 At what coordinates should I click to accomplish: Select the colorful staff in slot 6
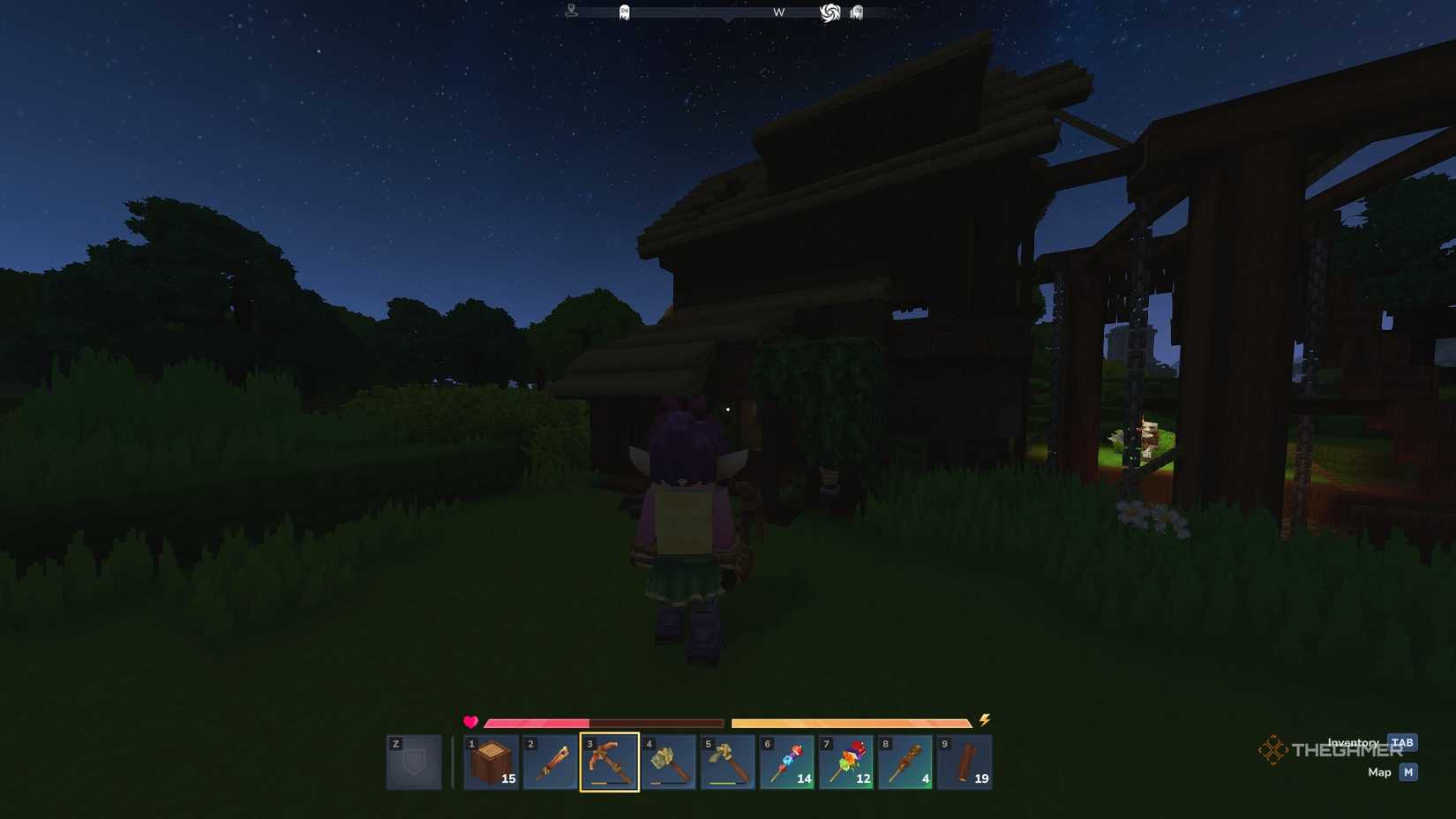(787, 762)
